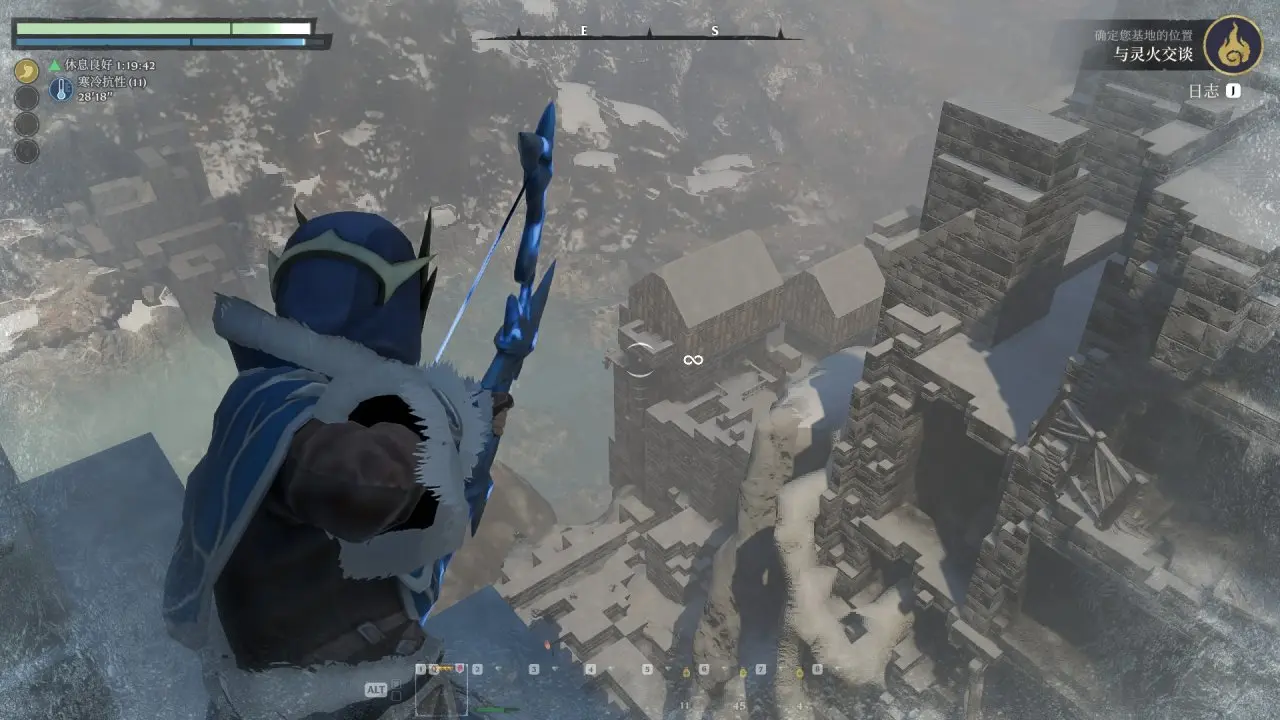Screen dimensions: 1280x720
Task: Choose the hotbar item with count 4
Action: click(799, 690)
